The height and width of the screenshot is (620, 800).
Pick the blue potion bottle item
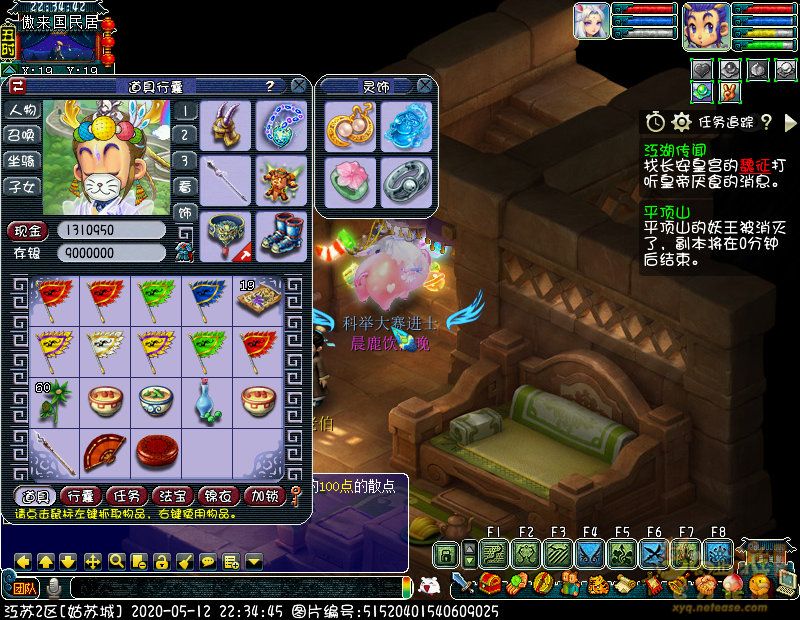[207, 400]
